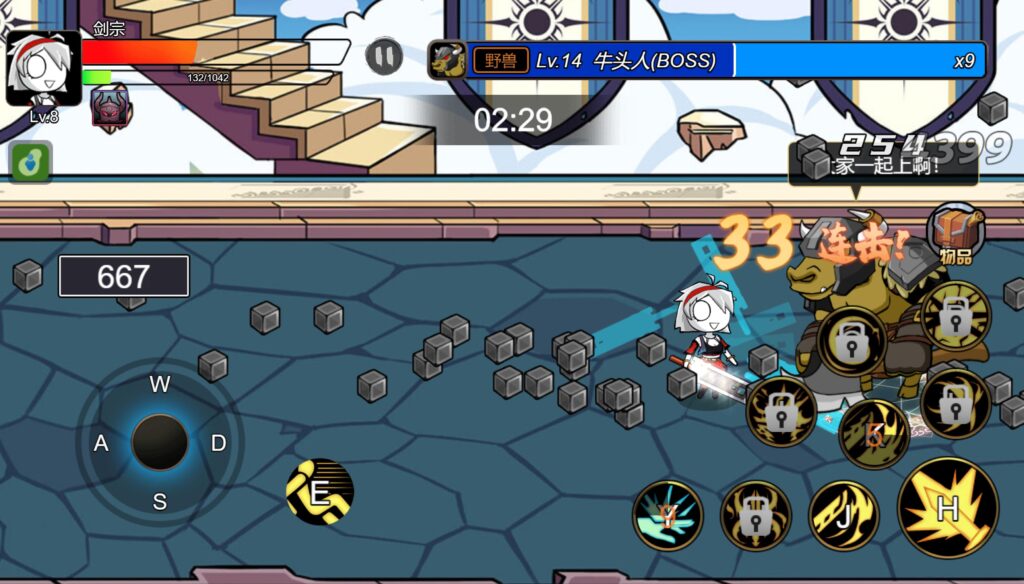The width and height of the screenshot is (1024, 584).
Task: Select the demon mask buff icon
Action: click(x=110, y=106)
